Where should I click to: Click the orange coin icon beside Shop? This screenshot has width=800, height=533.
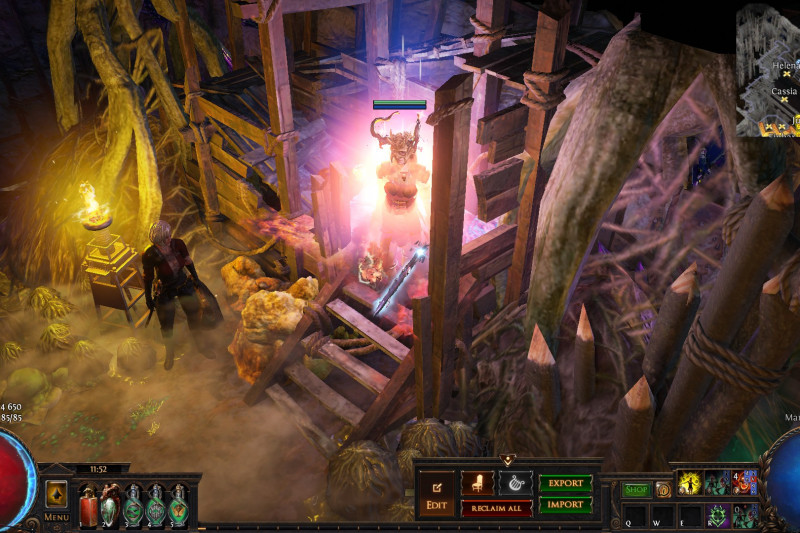point(663,490)
